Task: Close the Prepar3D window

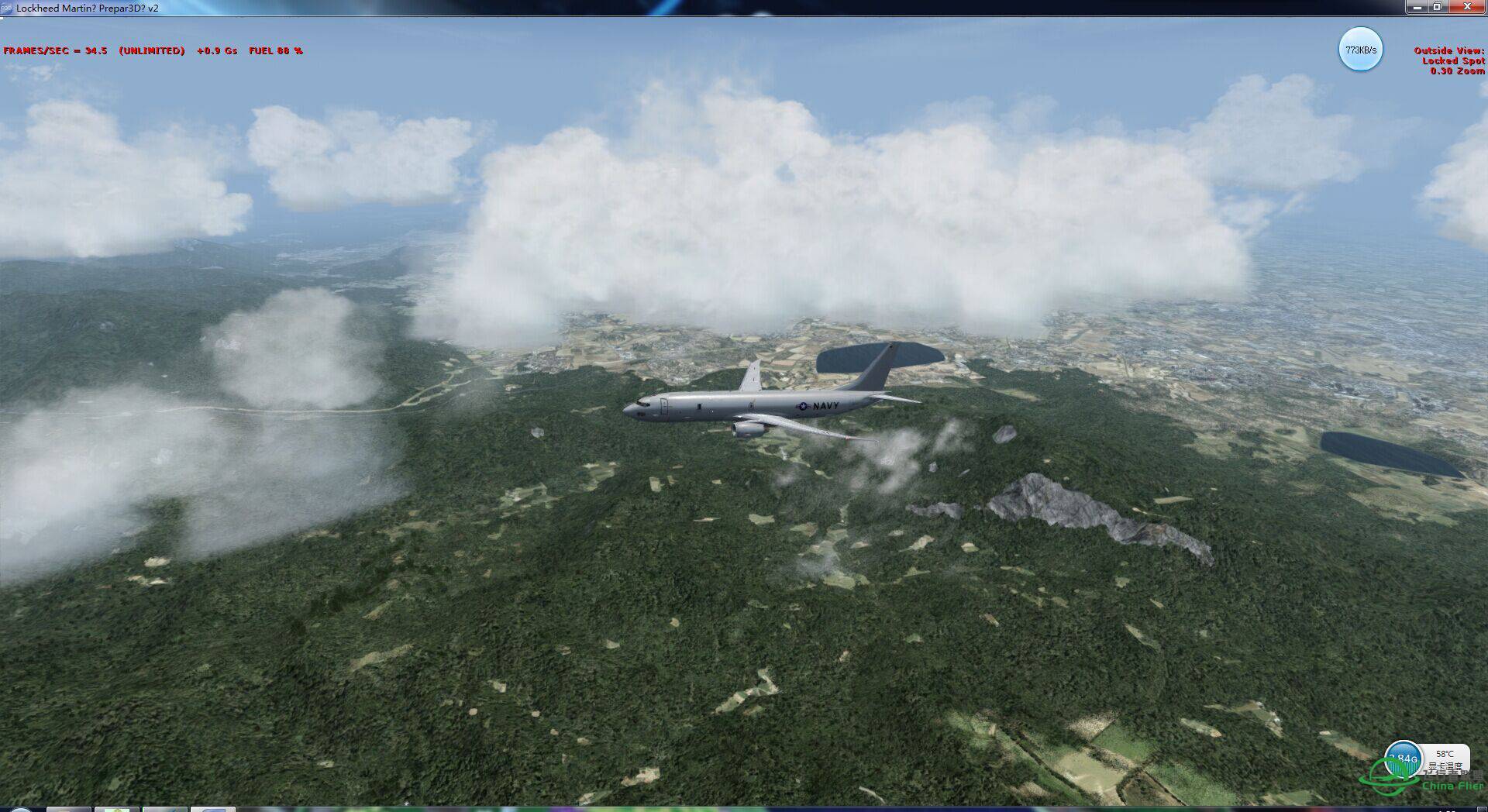Action: click(x=1467, y=7)
